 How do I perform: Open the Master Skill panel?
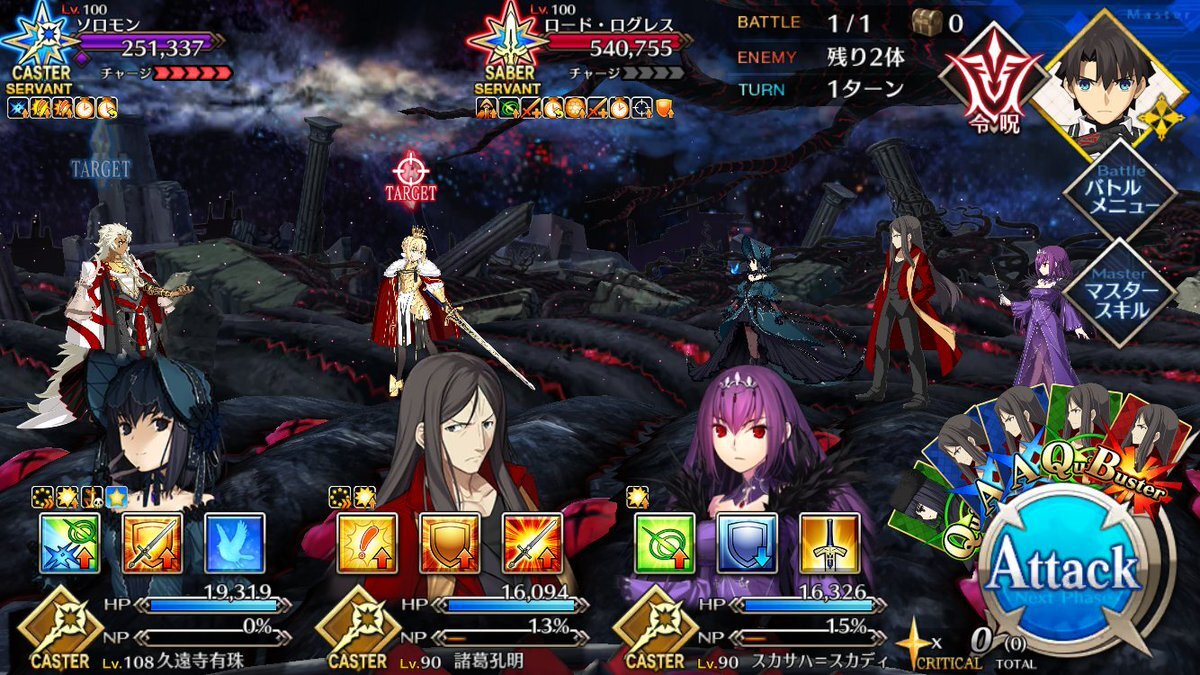pos(1117,290)
